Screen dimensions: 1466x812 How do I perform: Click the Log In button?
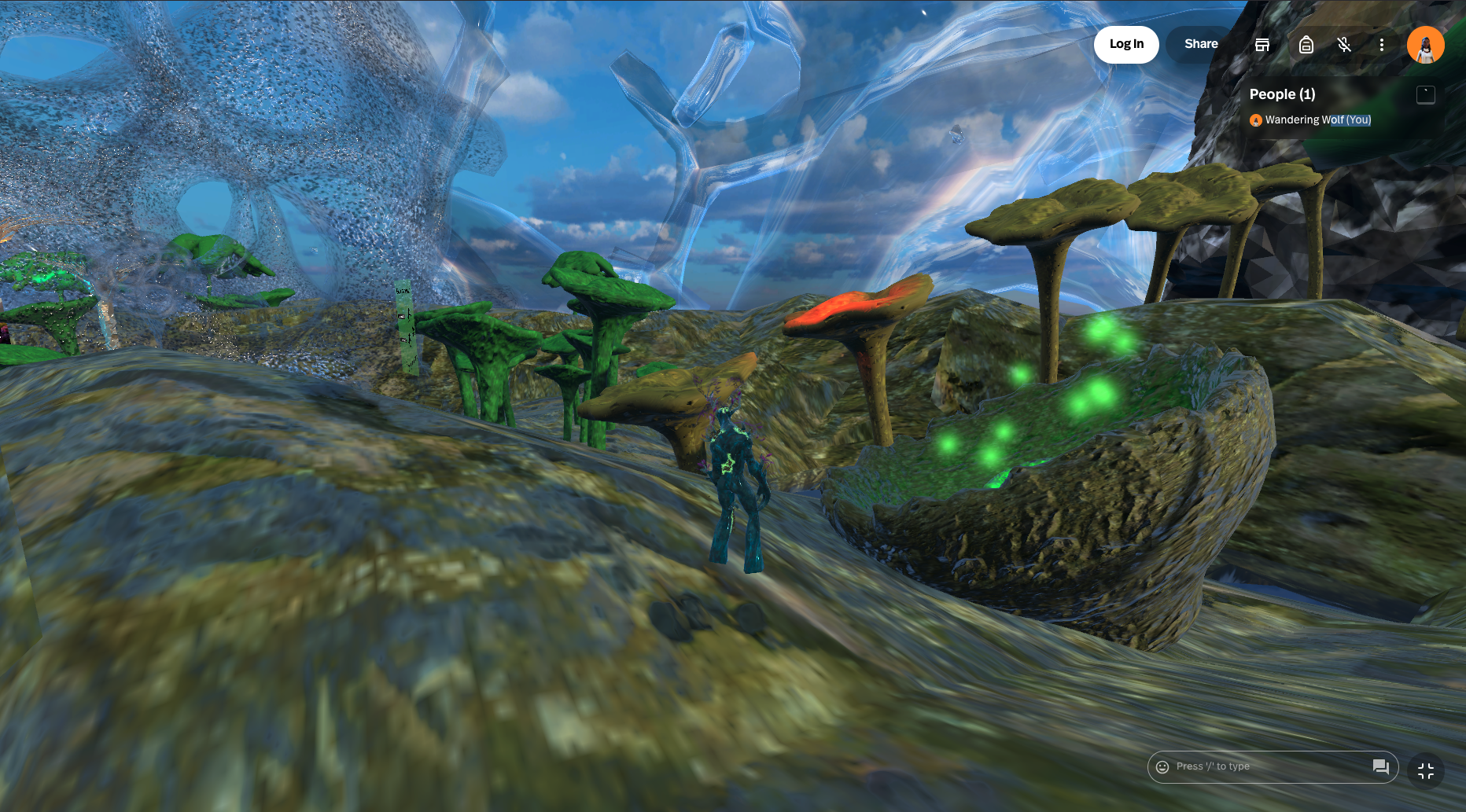pyautogui.click(x=1125, y=44)
